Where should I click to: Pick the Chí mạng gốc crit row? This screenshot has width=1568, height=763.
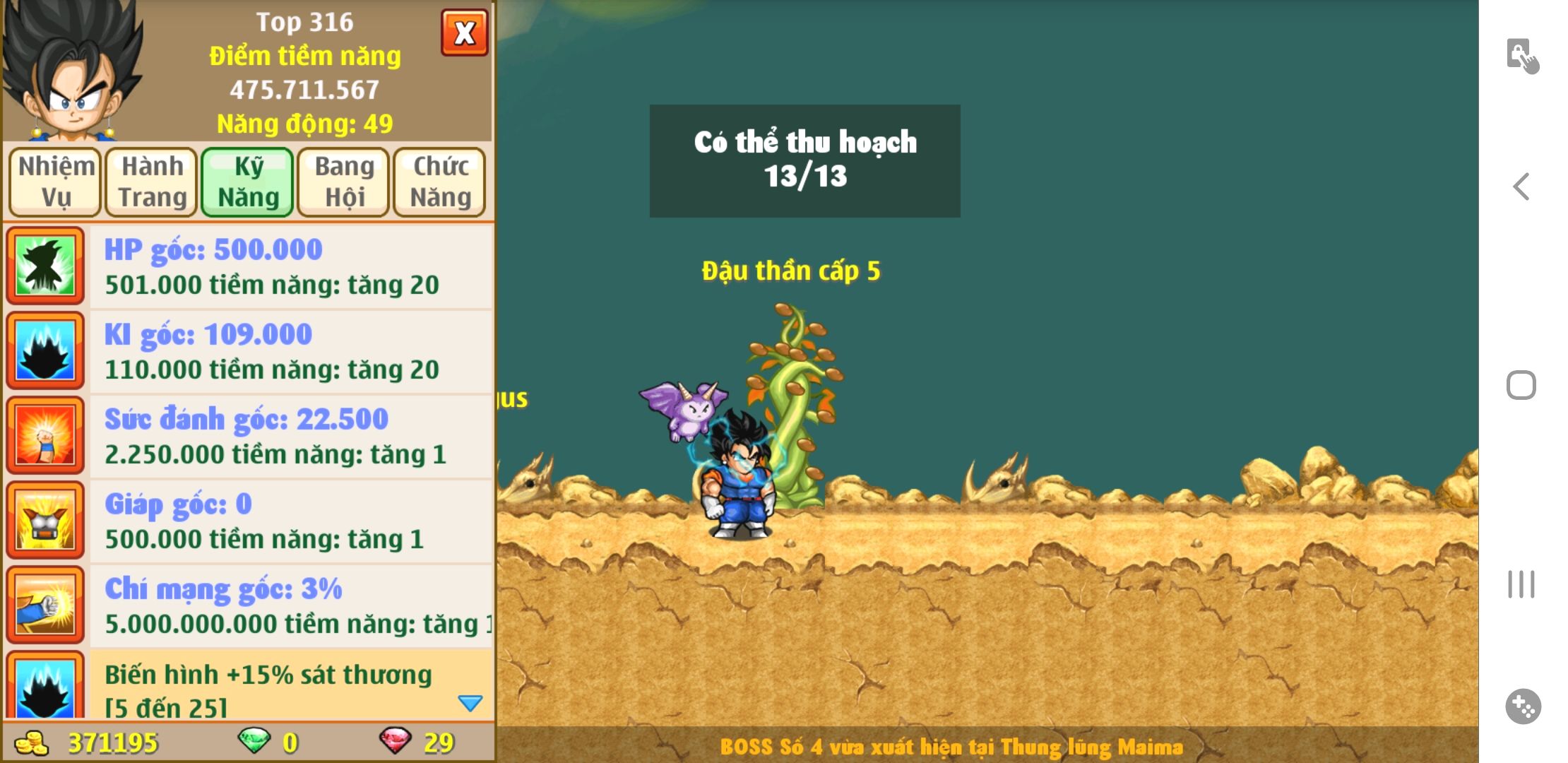[290, 606]
